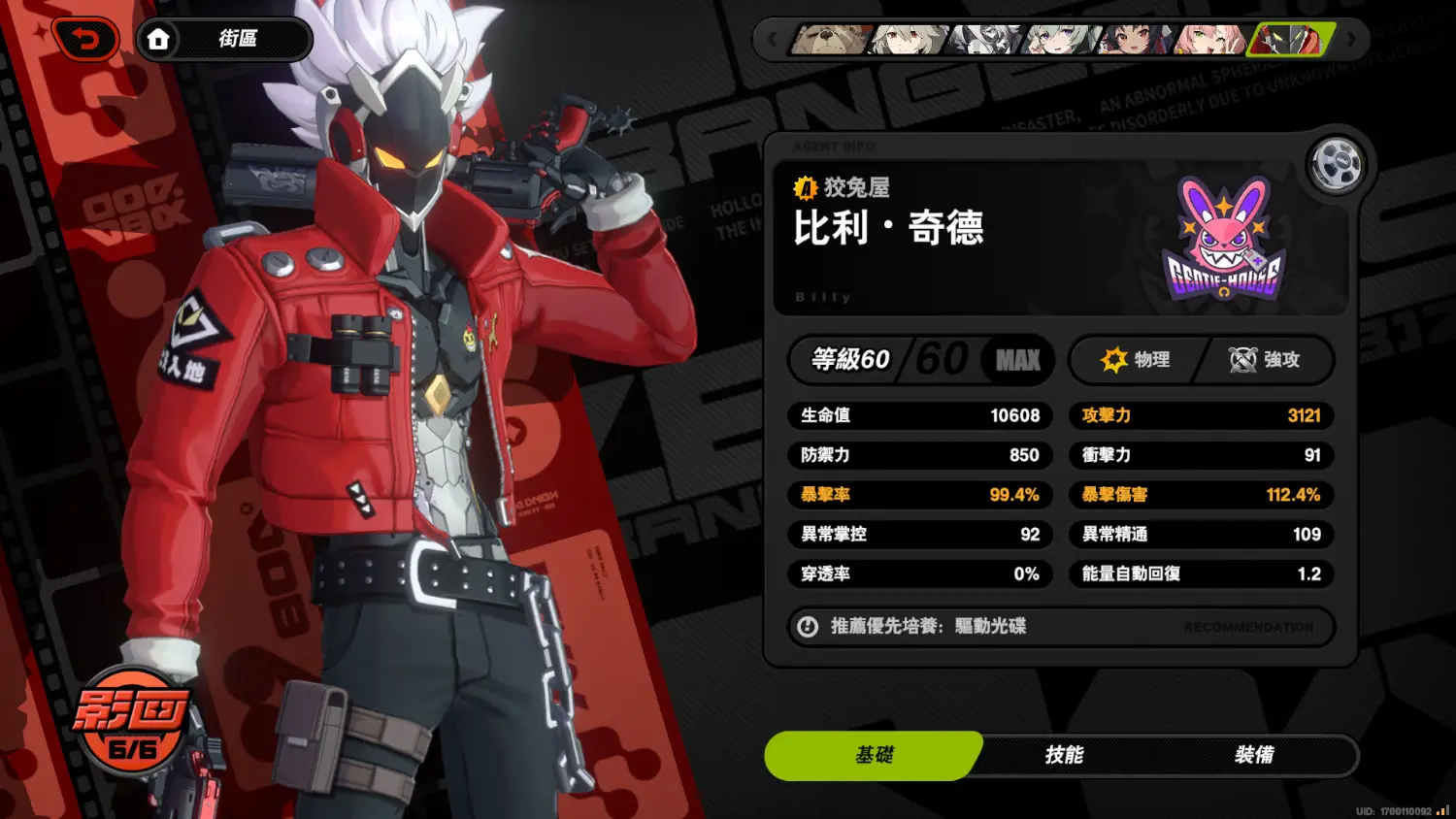Open the 裝備 equipment tab
The width and height of the screenshot is (1456, 819).
(x=1254, y=755)
